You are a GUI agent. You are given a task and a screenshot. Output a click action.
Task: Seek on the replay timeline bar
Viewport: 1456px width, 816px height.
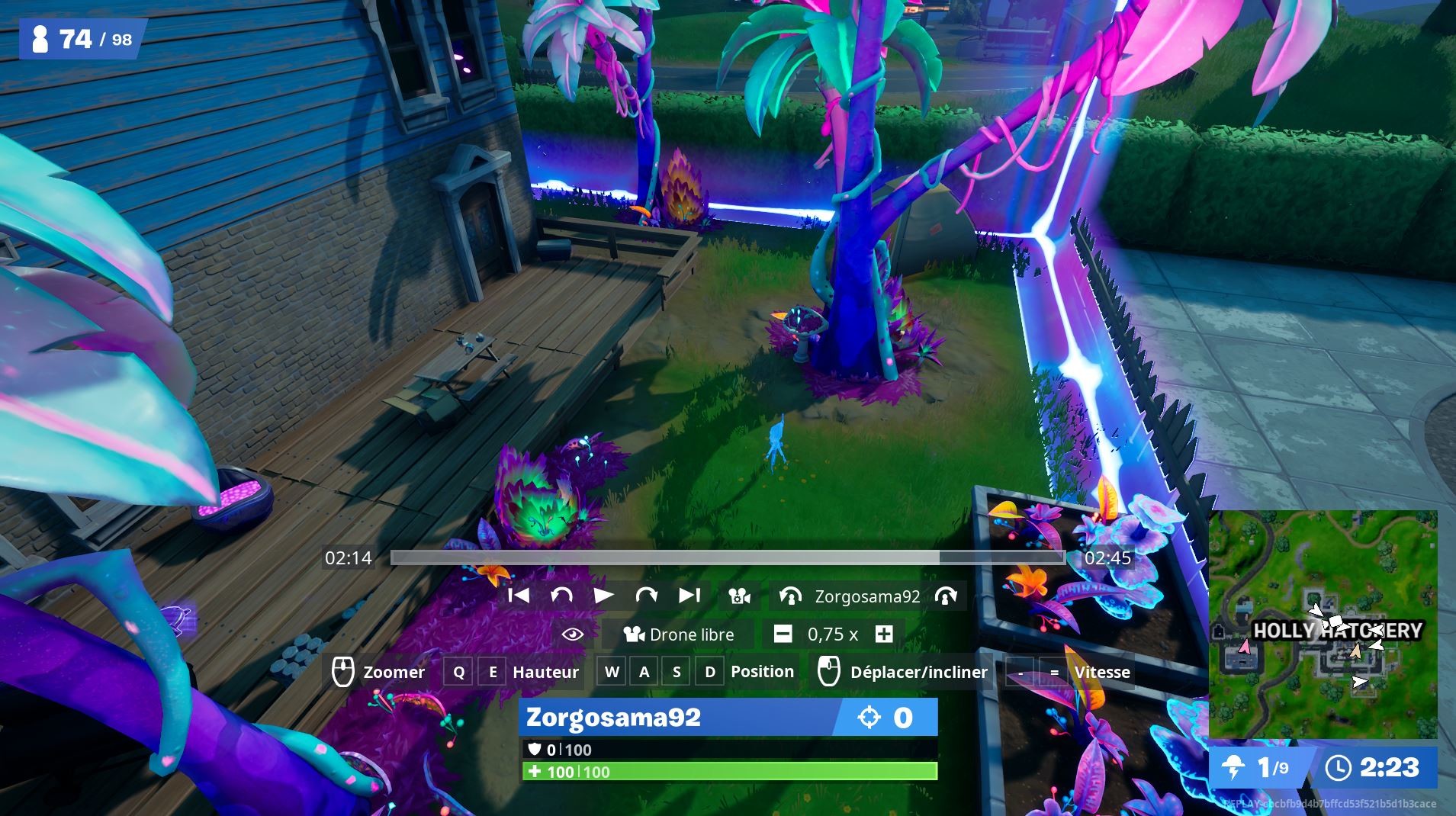pos(727,557)
